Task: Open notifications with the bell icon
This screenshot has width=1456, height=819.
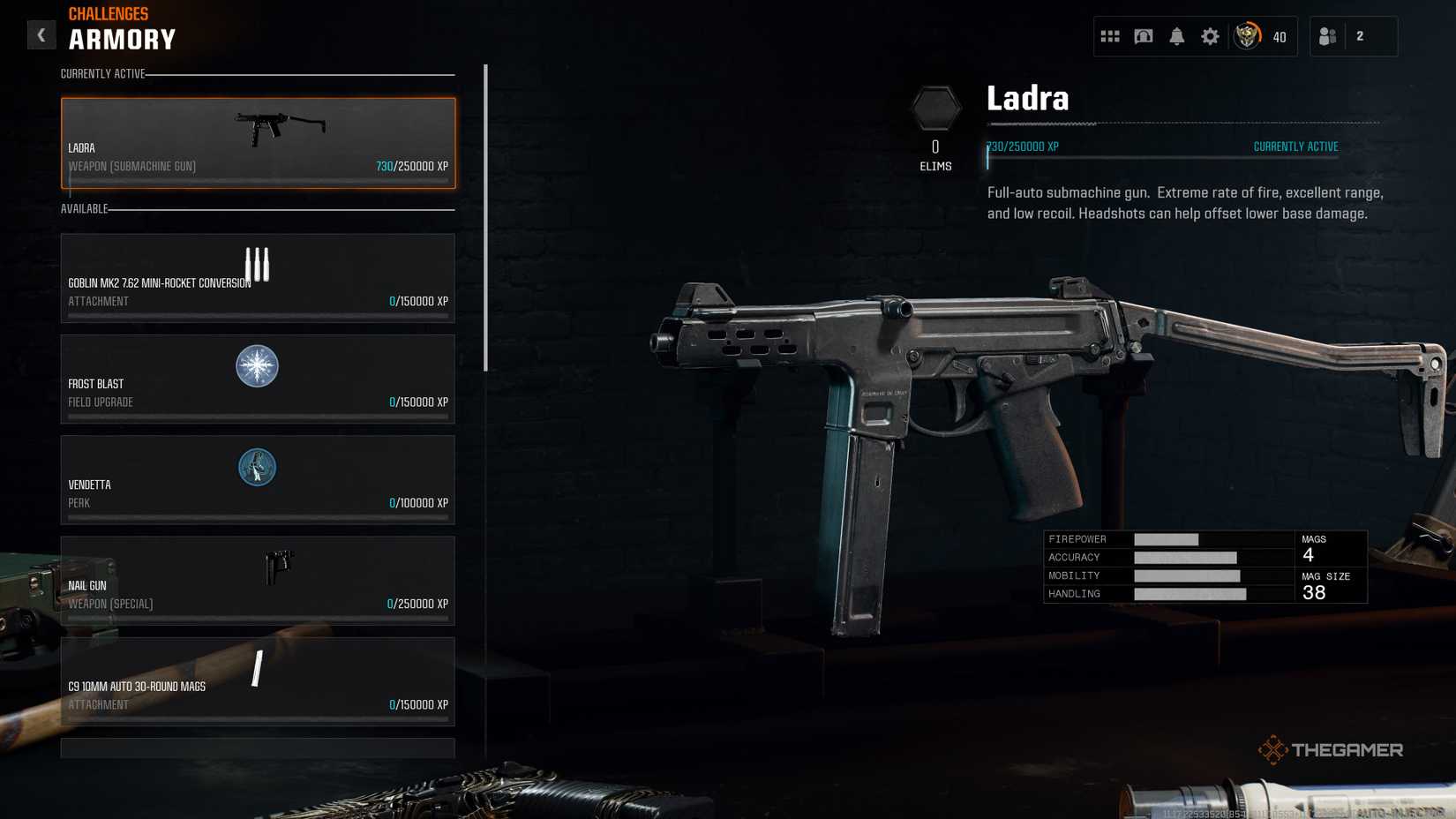Action: (1177, 36)
